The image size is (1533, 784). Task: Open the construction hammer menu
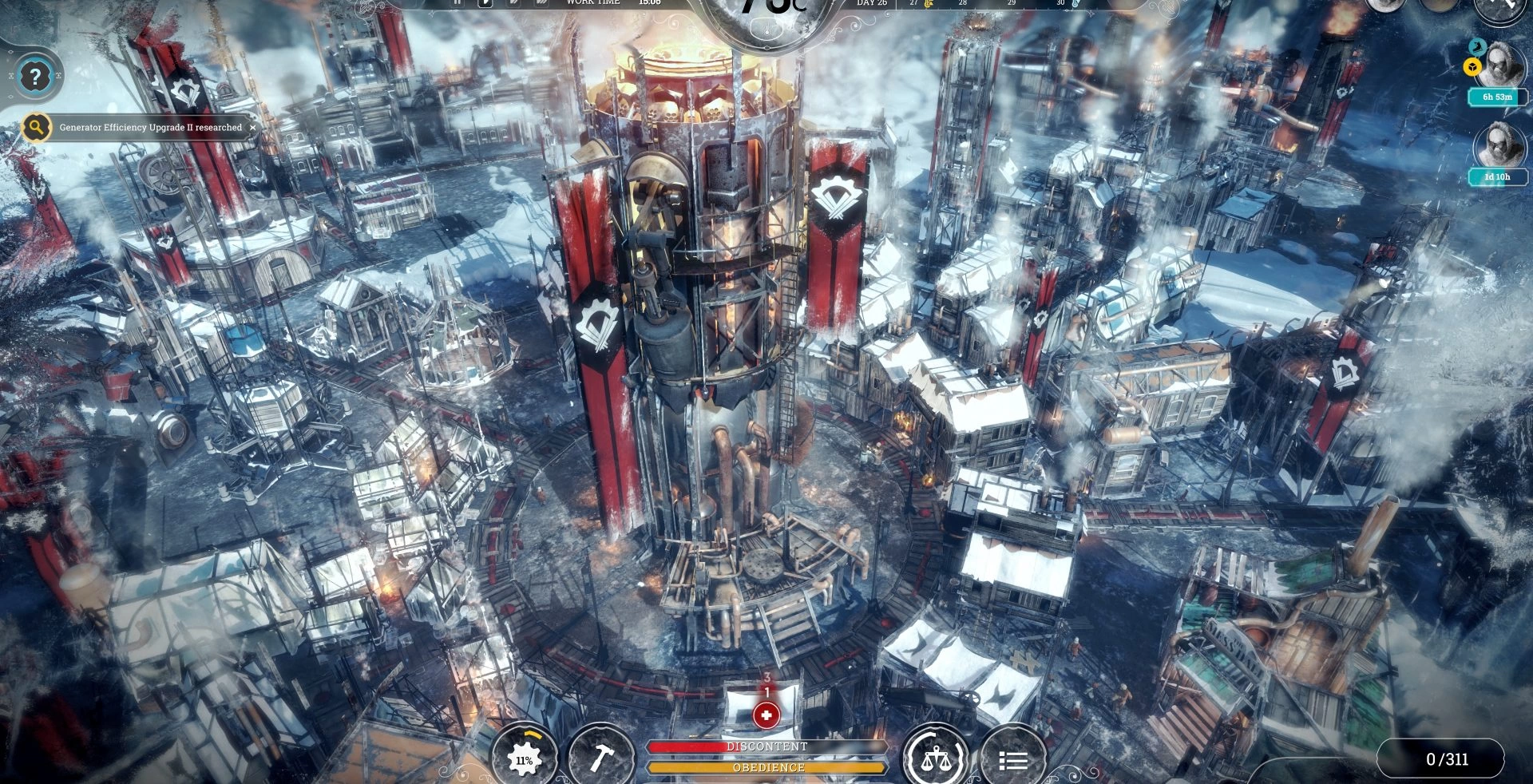coord(600,757)
